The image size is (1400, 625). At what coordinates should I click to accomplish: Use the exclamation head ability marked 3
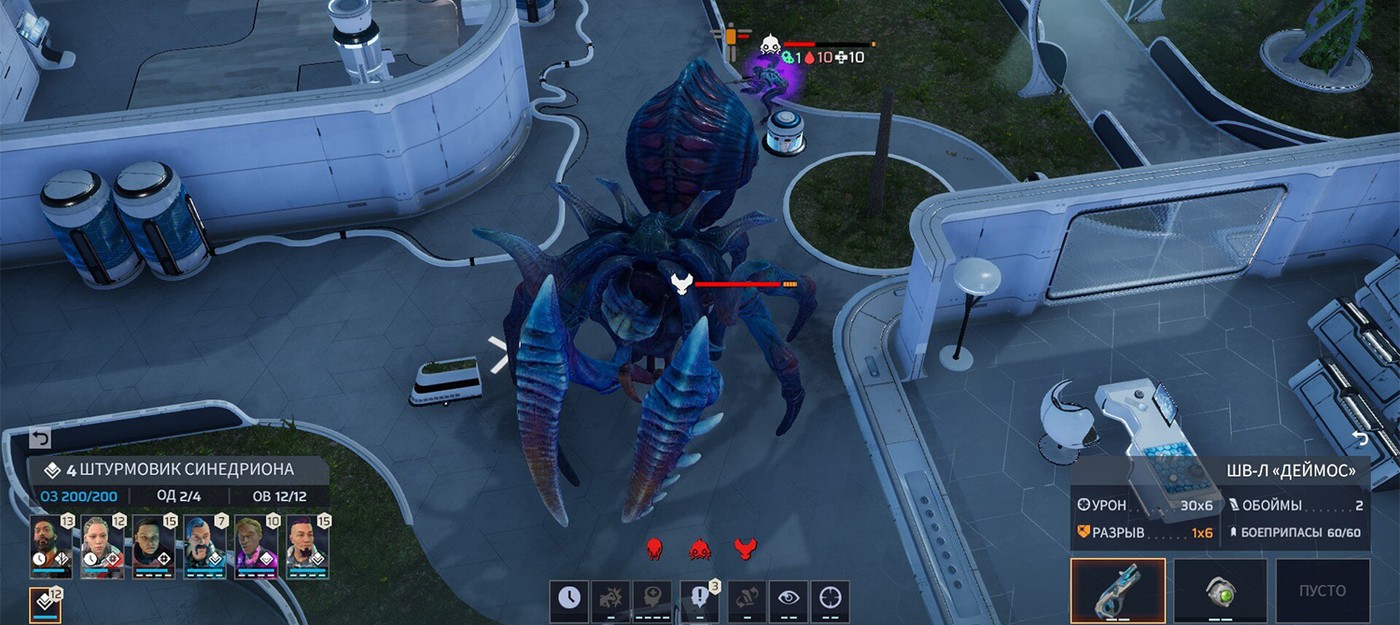coord(698,598)
